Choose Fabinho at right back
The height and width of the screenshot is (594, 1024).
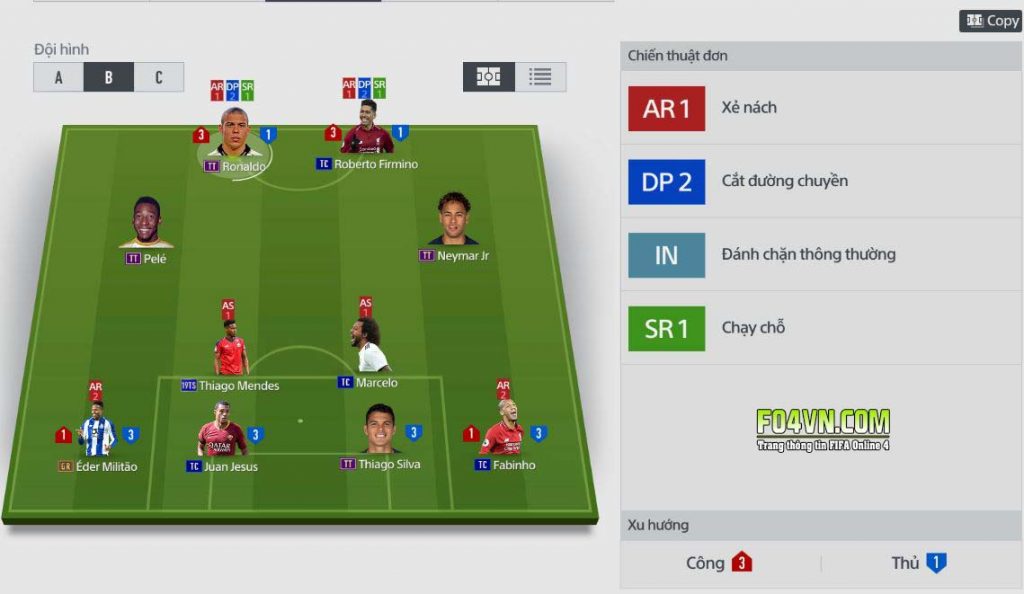503,430
